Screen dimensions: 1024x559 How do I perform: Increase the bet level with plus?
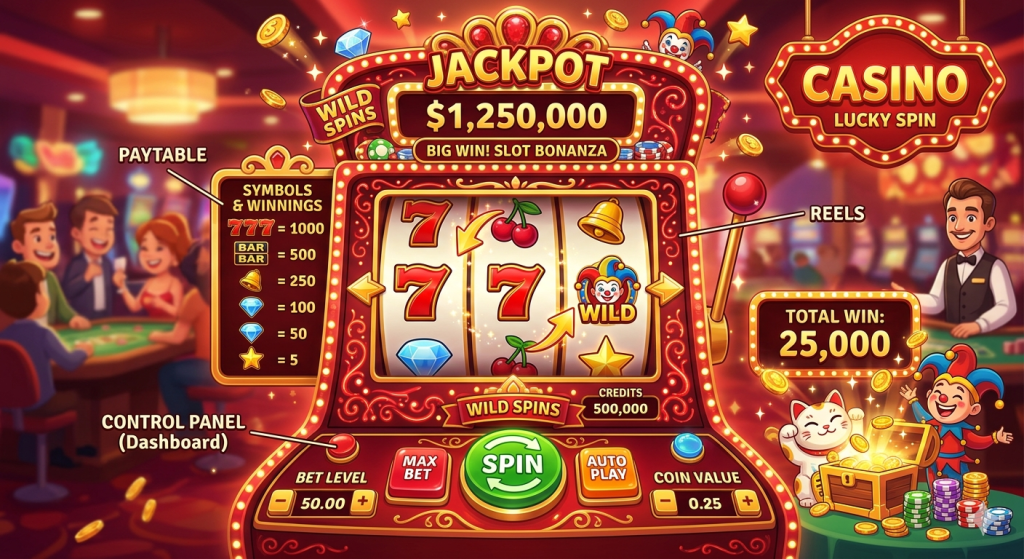pos(361,501)
